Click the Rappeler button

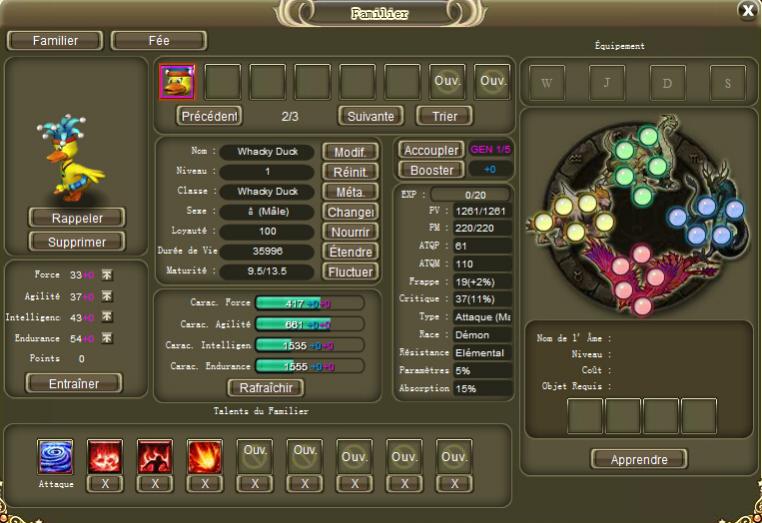(x=76, y=217)
